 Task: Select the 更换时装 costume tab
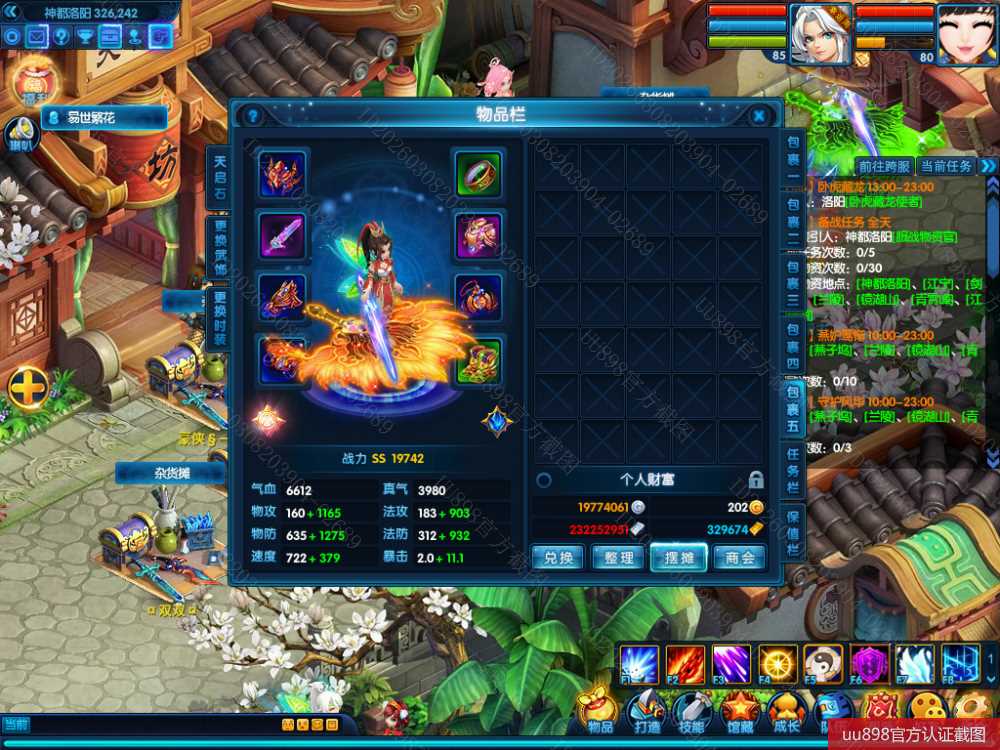point(220,318)
